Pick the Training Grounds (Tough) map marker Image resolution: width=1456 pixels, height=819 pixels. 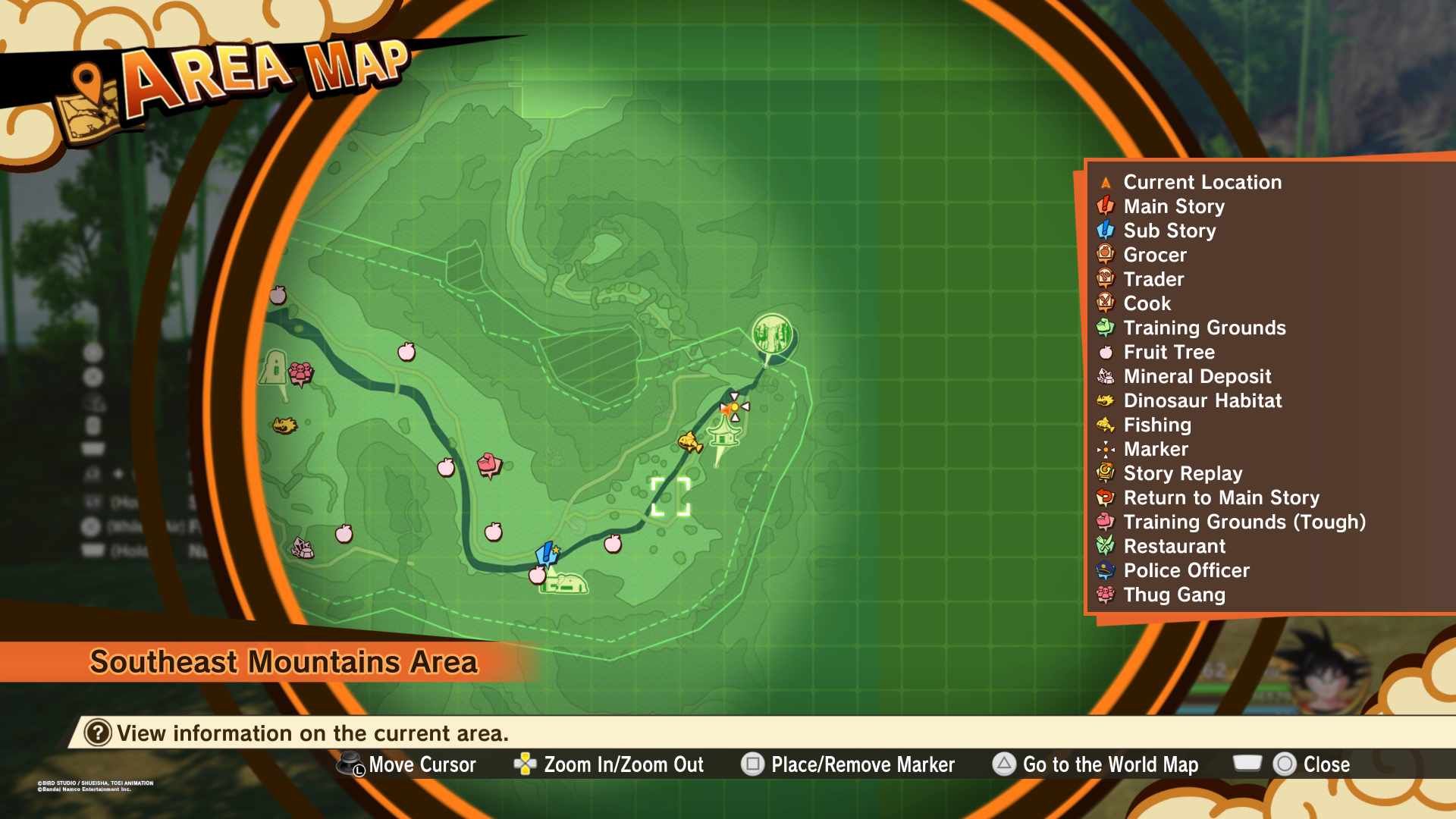pos(489,463)
